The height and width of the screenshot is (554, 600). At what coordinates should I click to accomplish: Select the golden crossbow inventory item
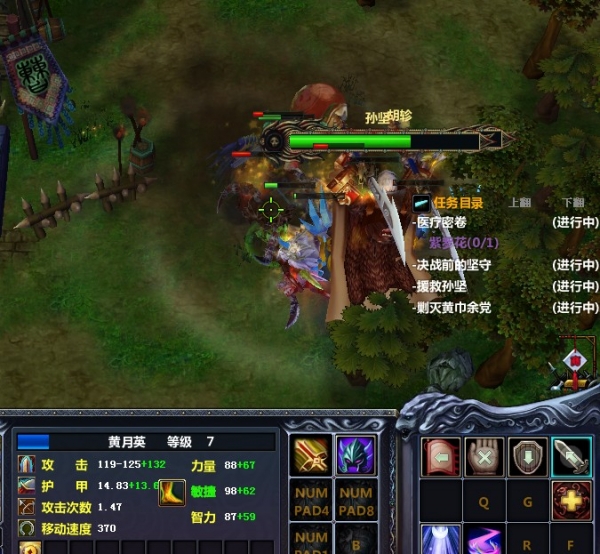coord(311,455)
